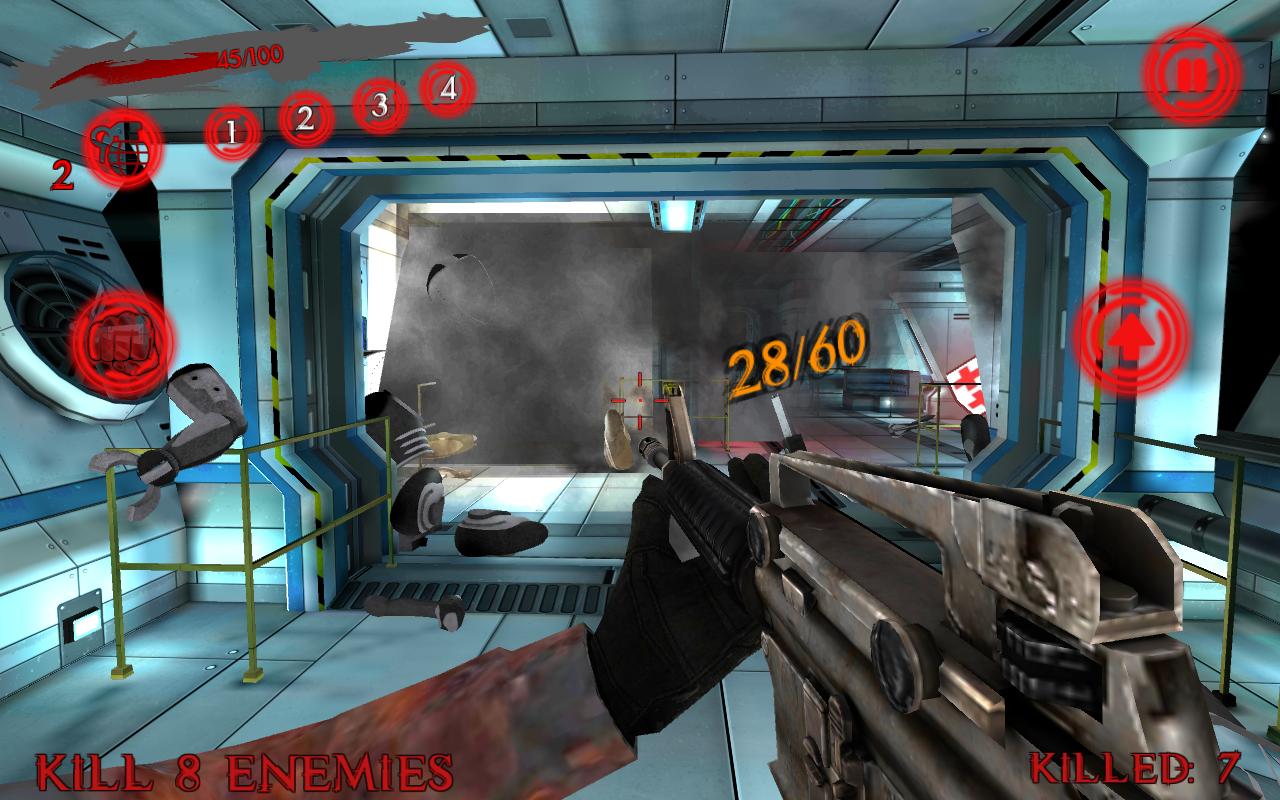1280x800 pixels.
Task: Switch to weapon slot 2
Action: pos(306,120)
